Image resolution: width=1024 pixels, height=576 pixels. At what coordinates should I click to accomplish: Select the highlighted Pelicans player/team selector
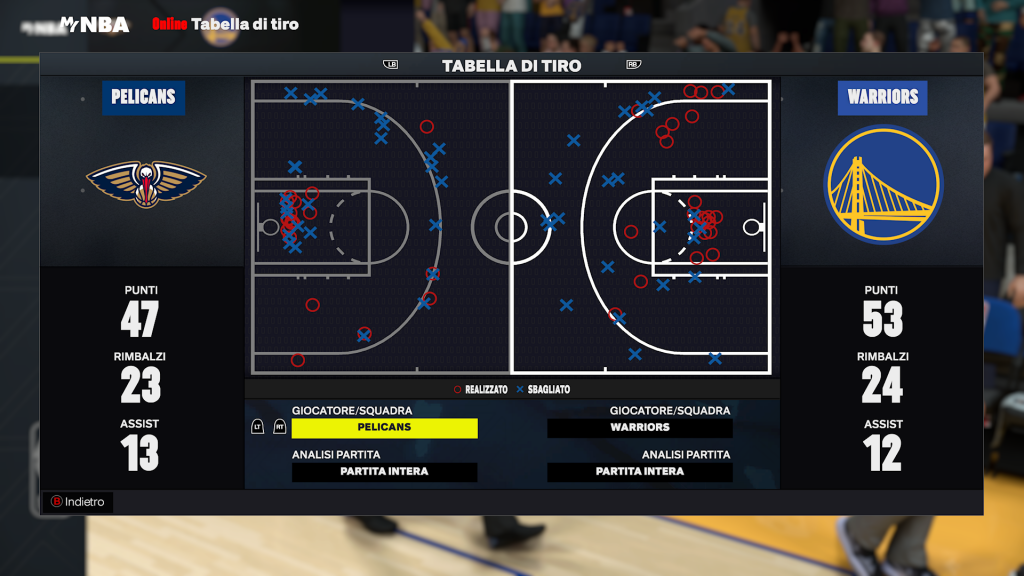tap(384, 428)
